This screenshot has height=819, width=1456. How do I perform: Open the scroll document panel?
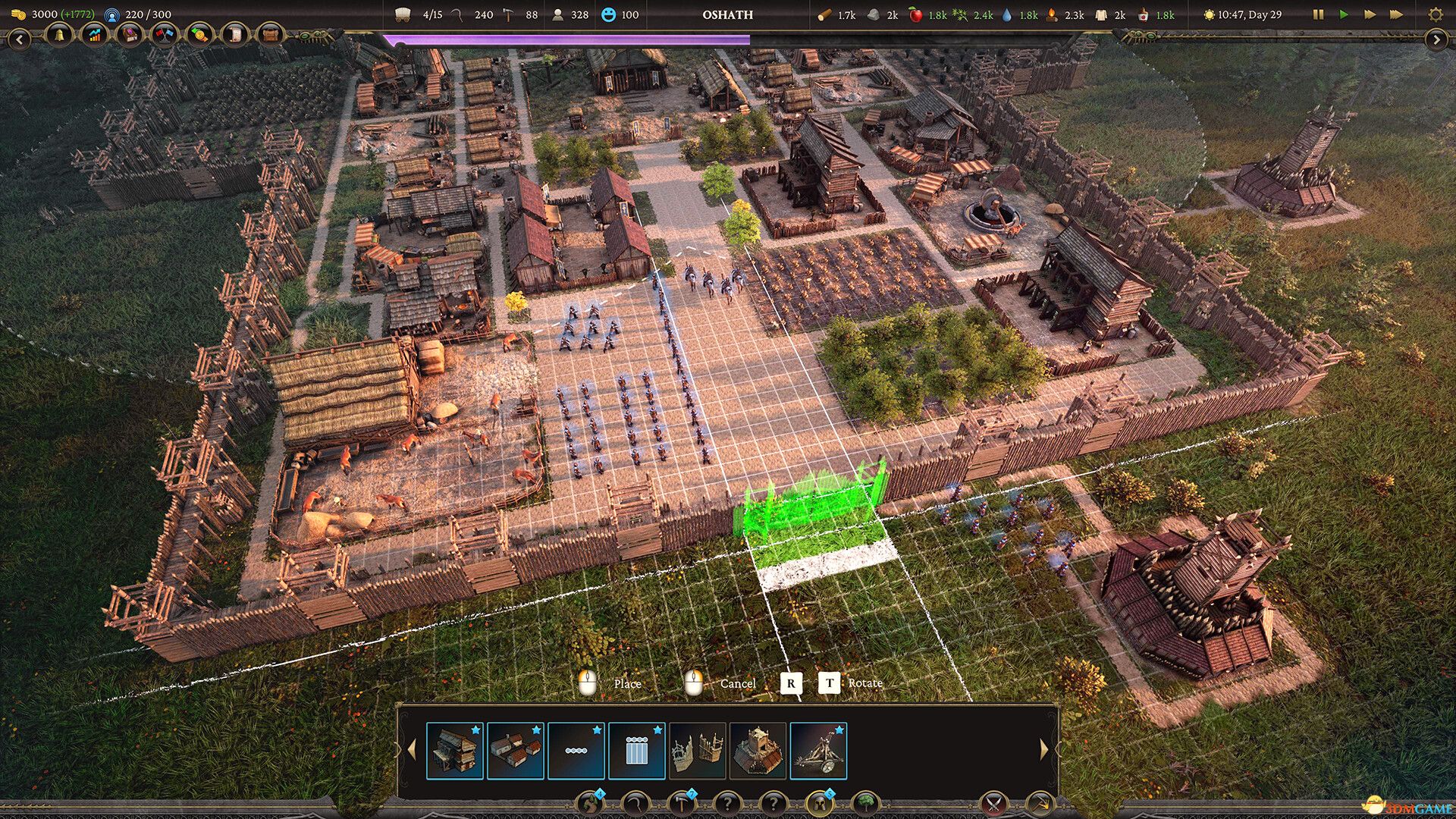[x=235, y=35]
